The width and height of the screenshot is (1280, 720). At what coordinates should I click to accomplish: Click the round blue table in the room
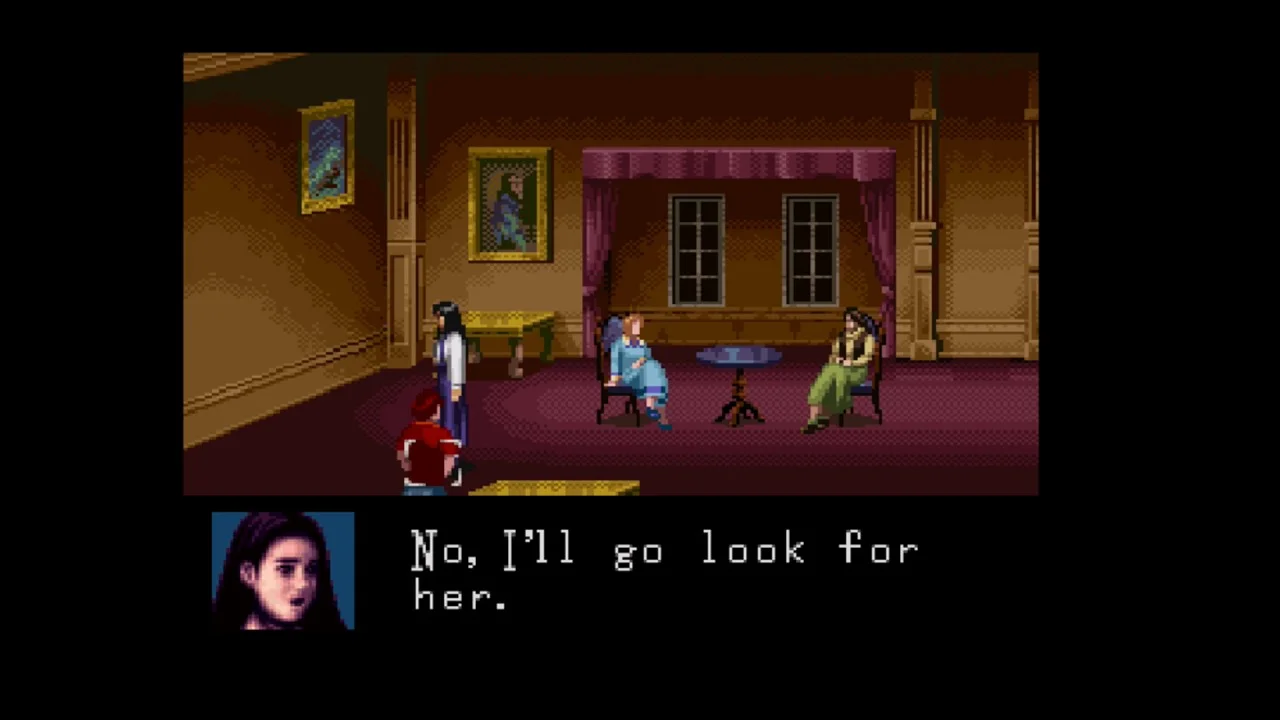(x=738, y=355)
